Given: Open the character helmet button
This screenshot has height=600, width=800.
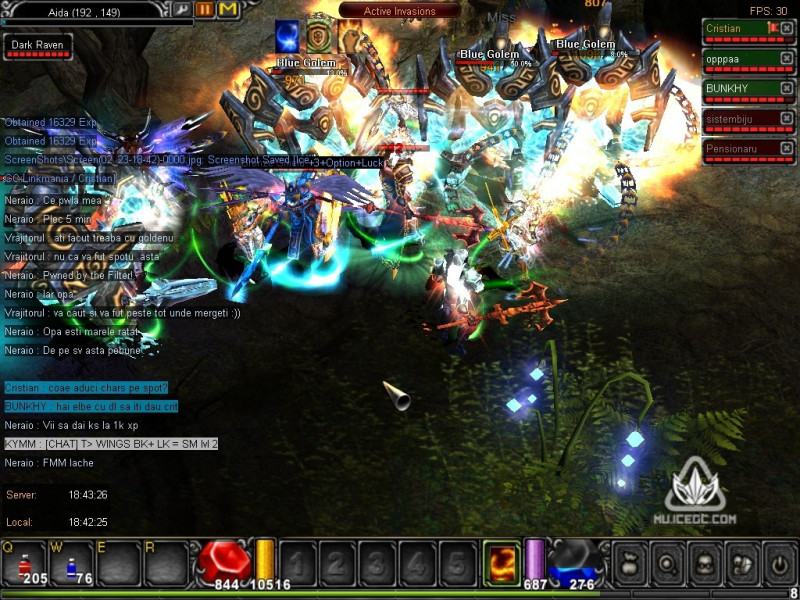Looking at the screenshot, I should point(704,563).
